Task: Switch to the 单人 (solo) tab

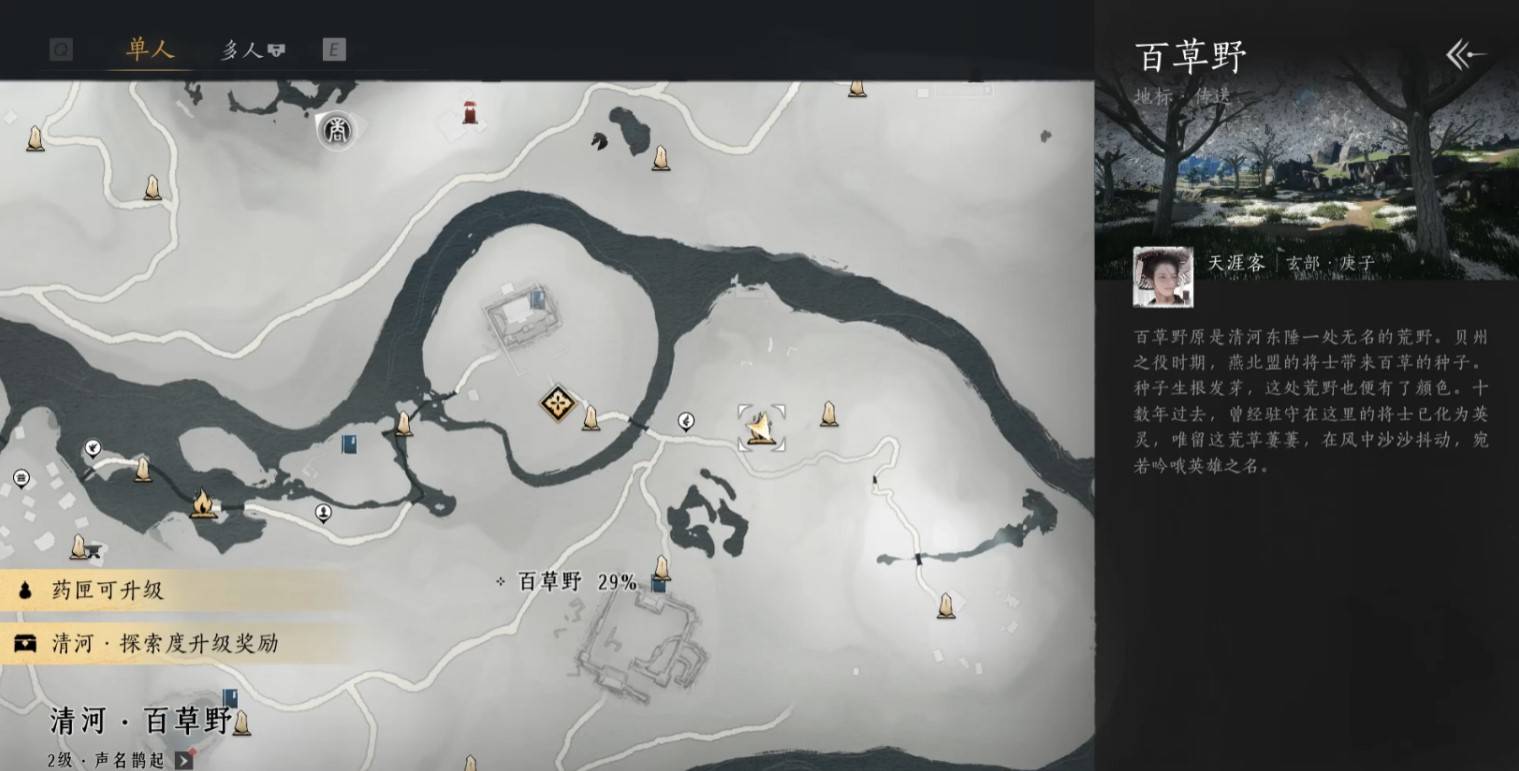Action: [x=150, y=49]
